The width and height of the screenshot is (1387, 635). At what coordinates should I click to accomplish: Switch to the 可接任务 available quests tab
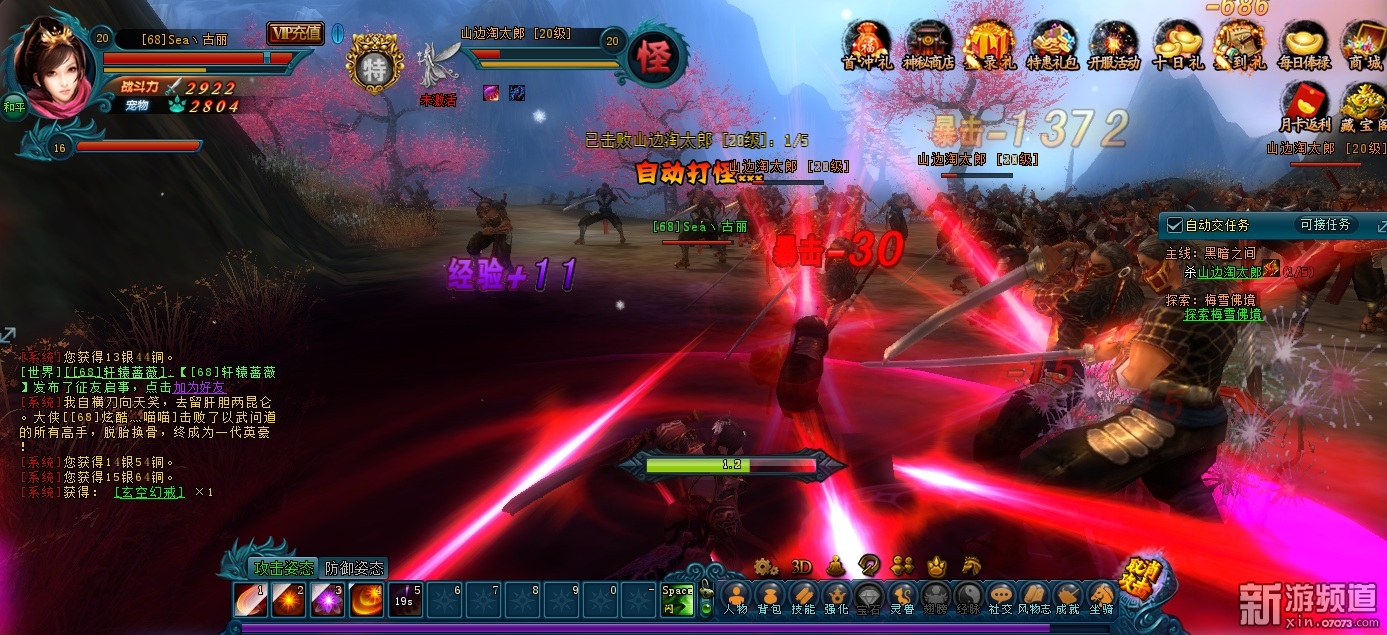(x=1325, y=225)
